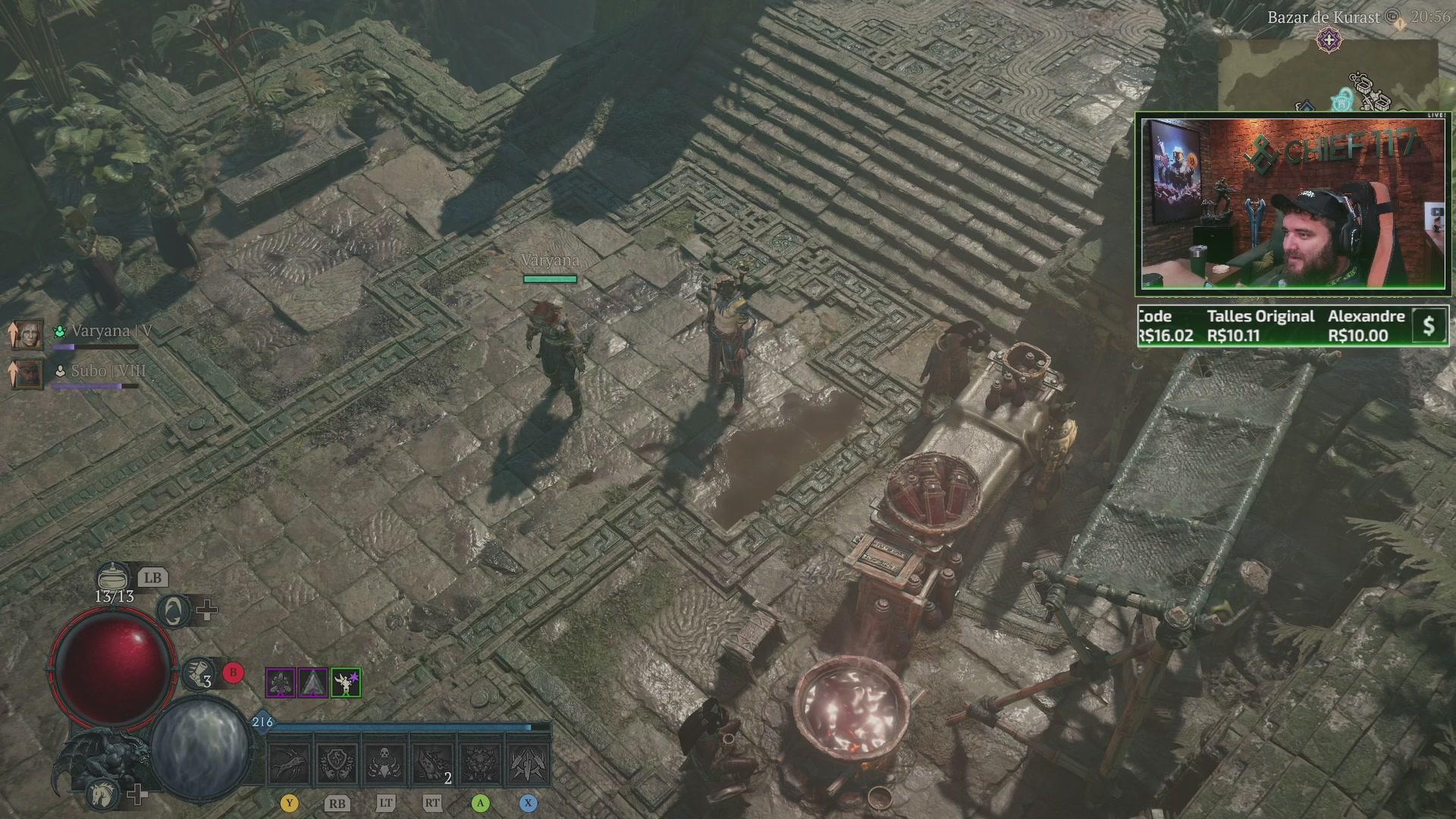
Task: Cast the skull skill in the hotbar
Action: [x=384, y=764]
